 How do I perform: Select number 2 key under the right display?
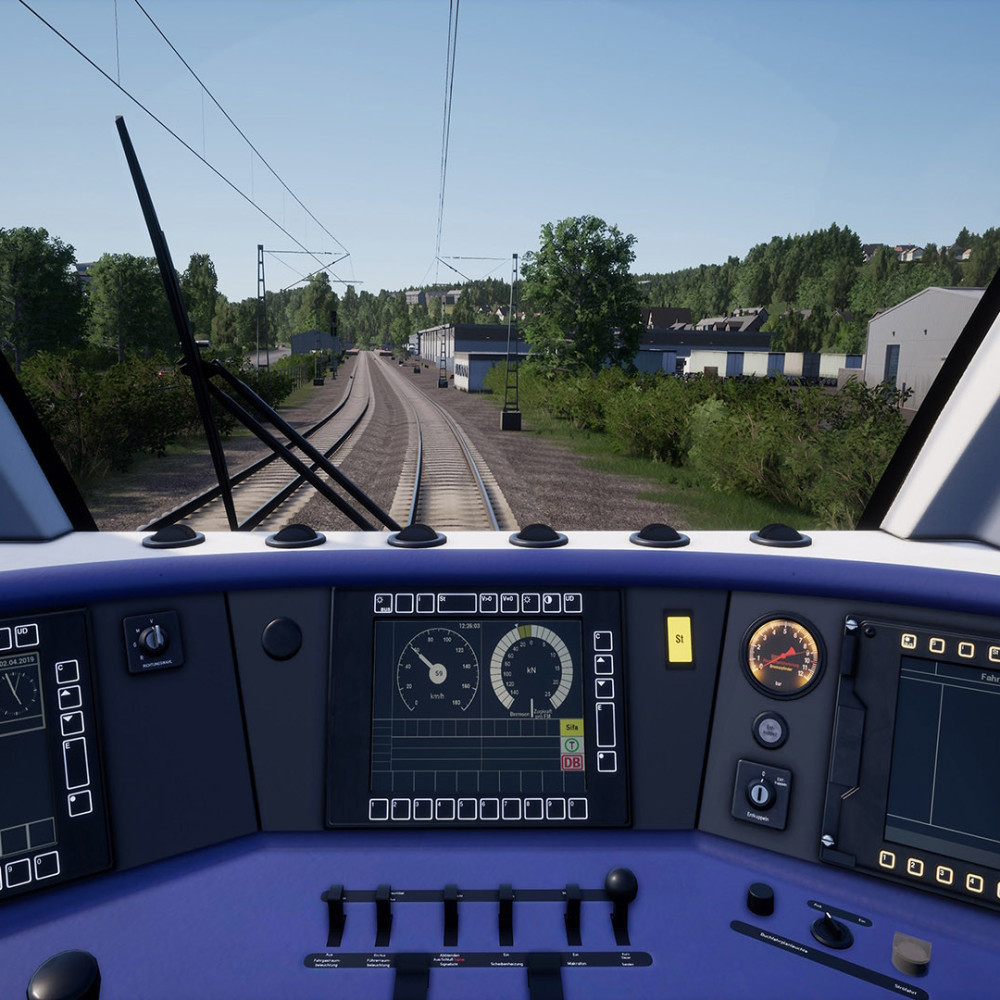tap(916, 867)
